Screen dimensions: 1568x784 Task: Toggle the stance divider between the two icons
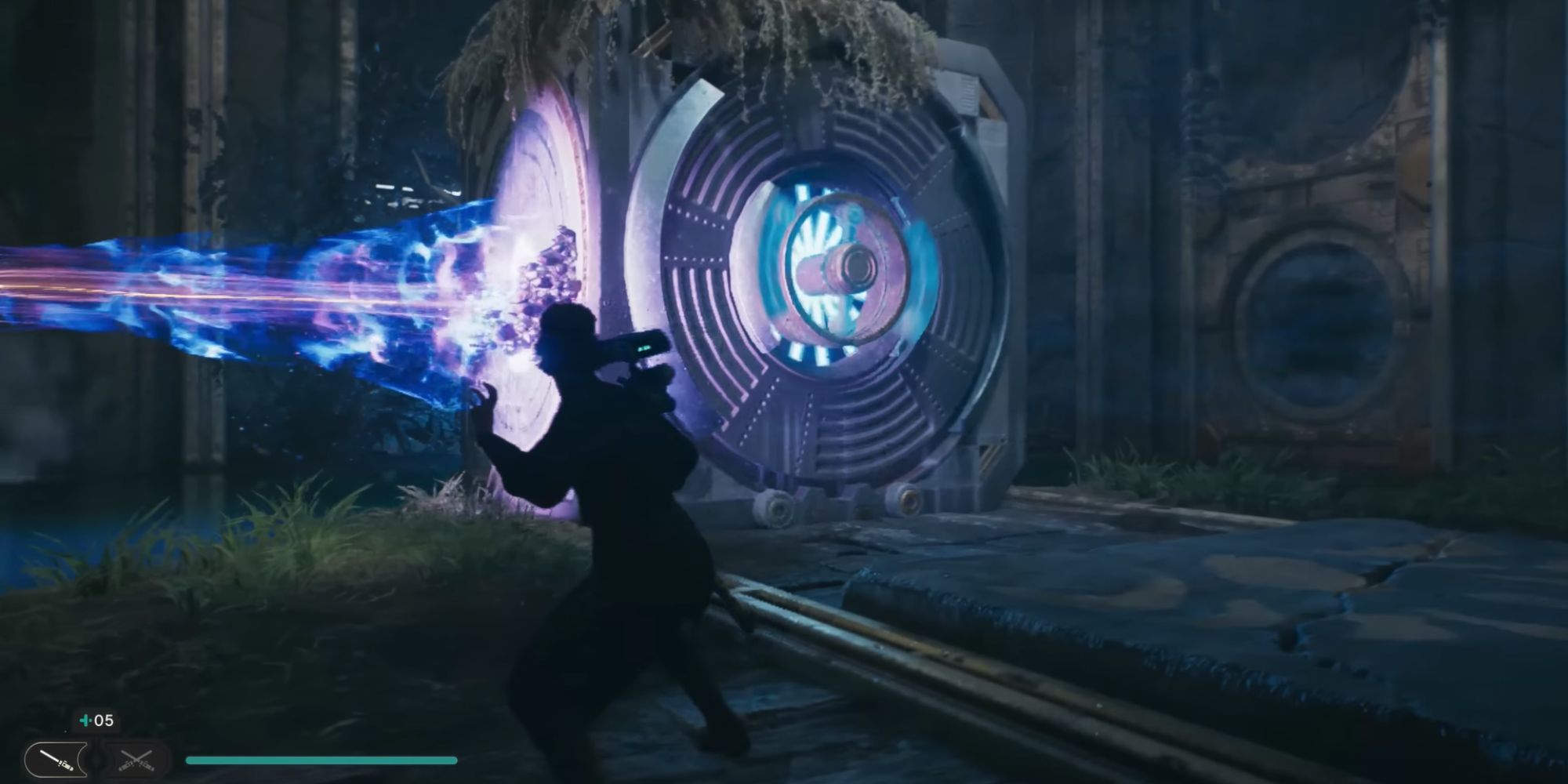tap(96, 760)
